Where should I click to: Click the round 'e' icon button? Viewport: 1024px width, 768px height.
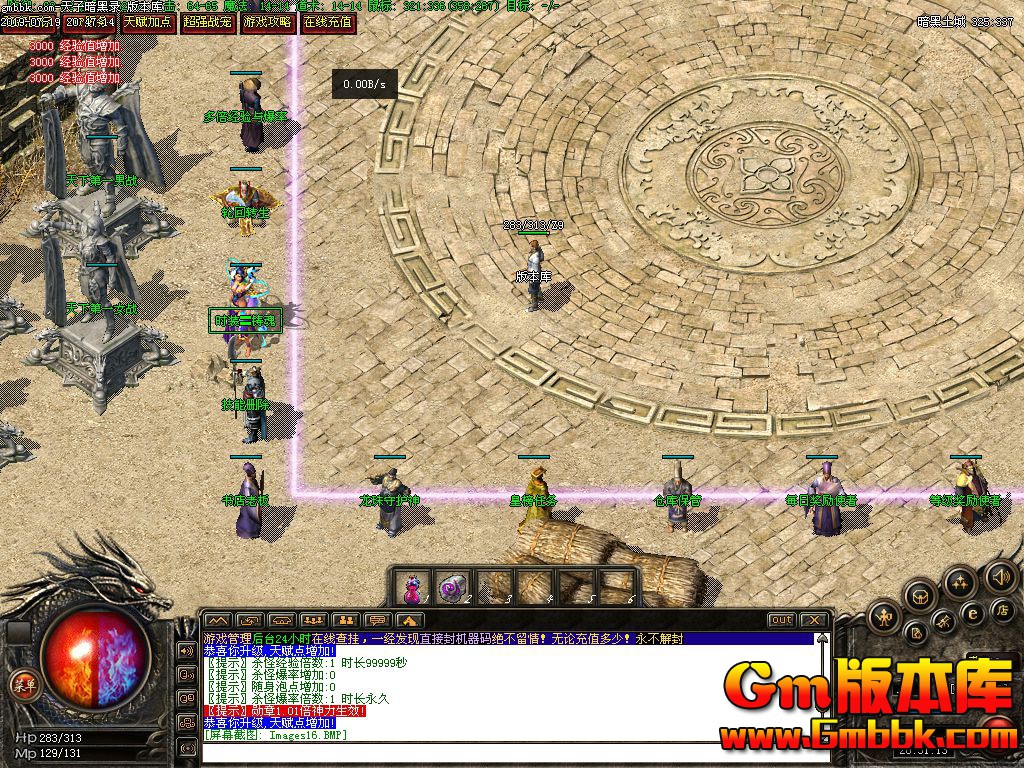[x=971, y=613]
